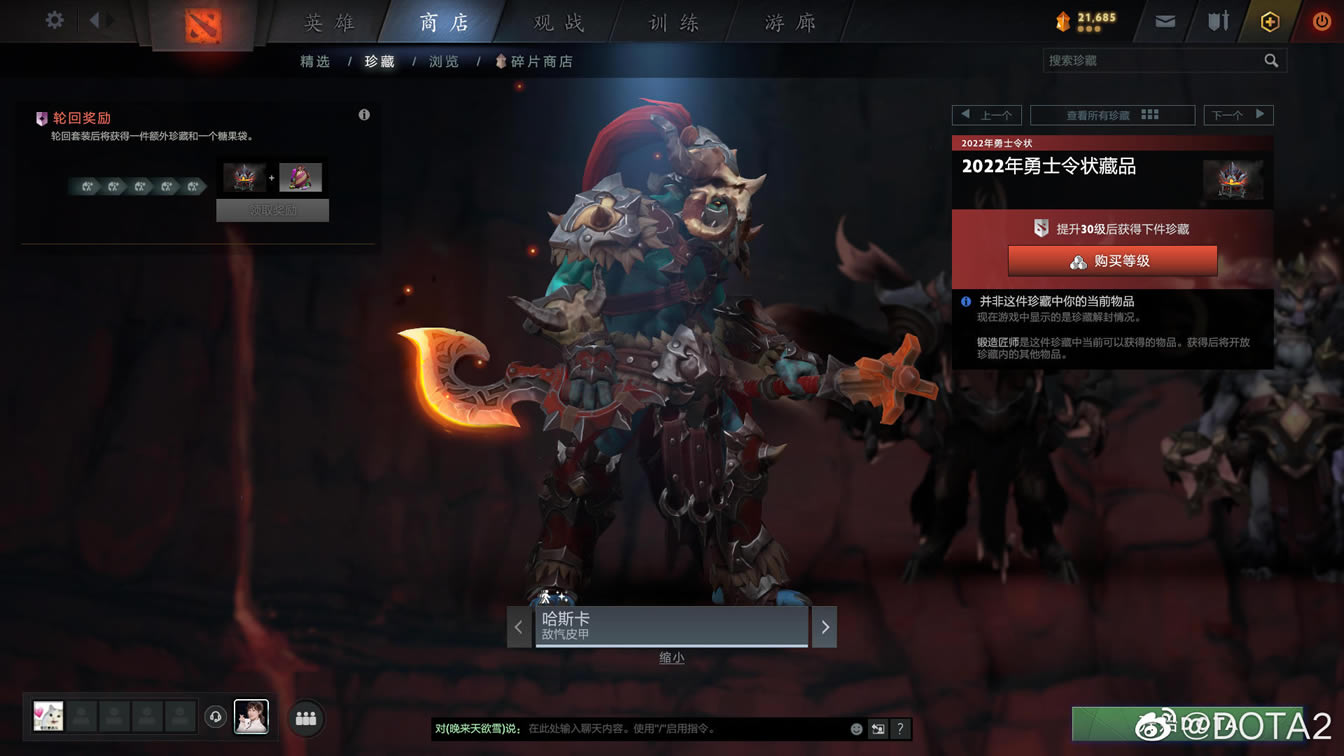Click the chat help question mark icon

pyautogui.click(x=900, y=729)
